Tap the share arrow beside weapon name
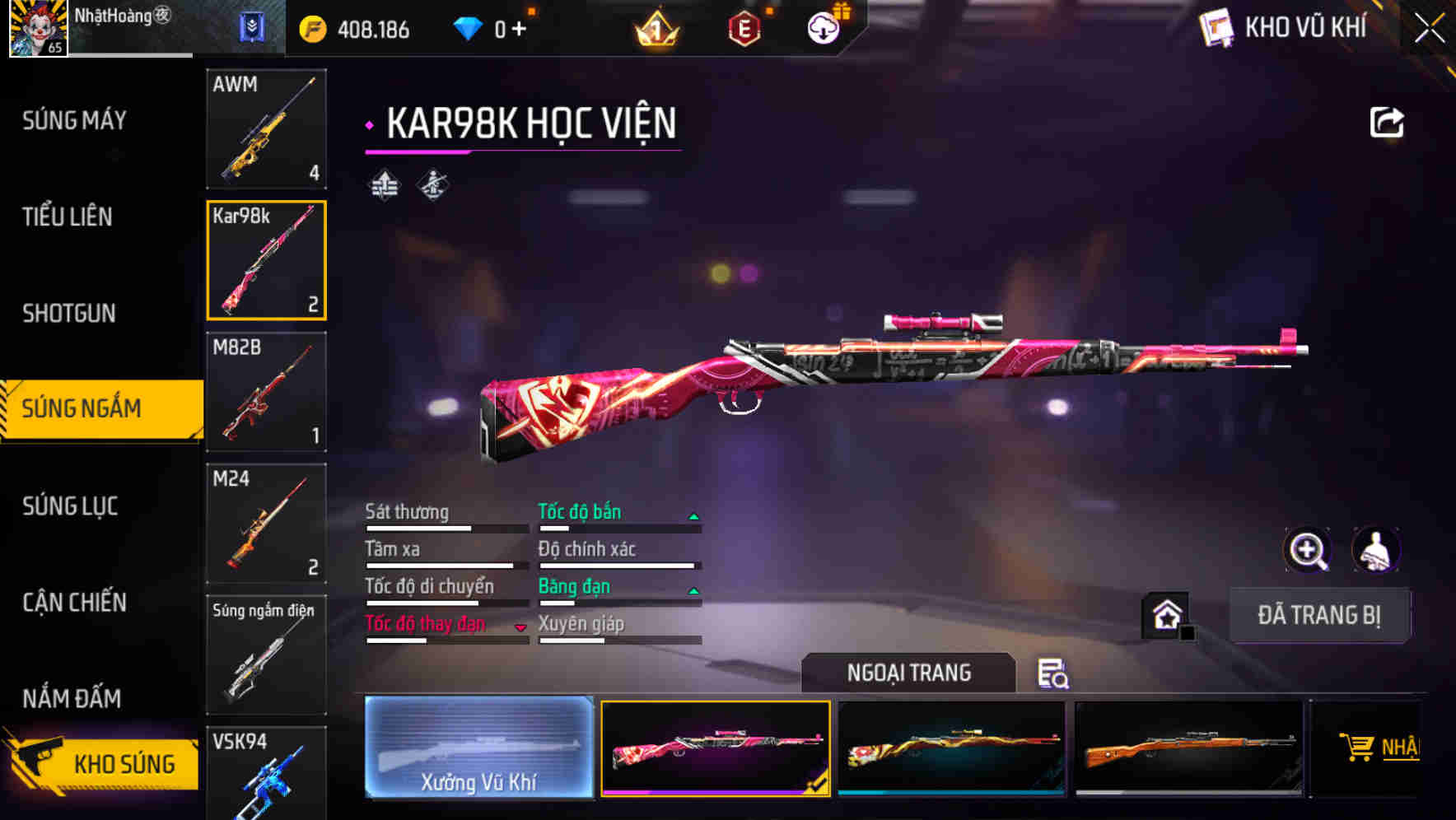This screenshot has width=1456, height=820. 1387,120
